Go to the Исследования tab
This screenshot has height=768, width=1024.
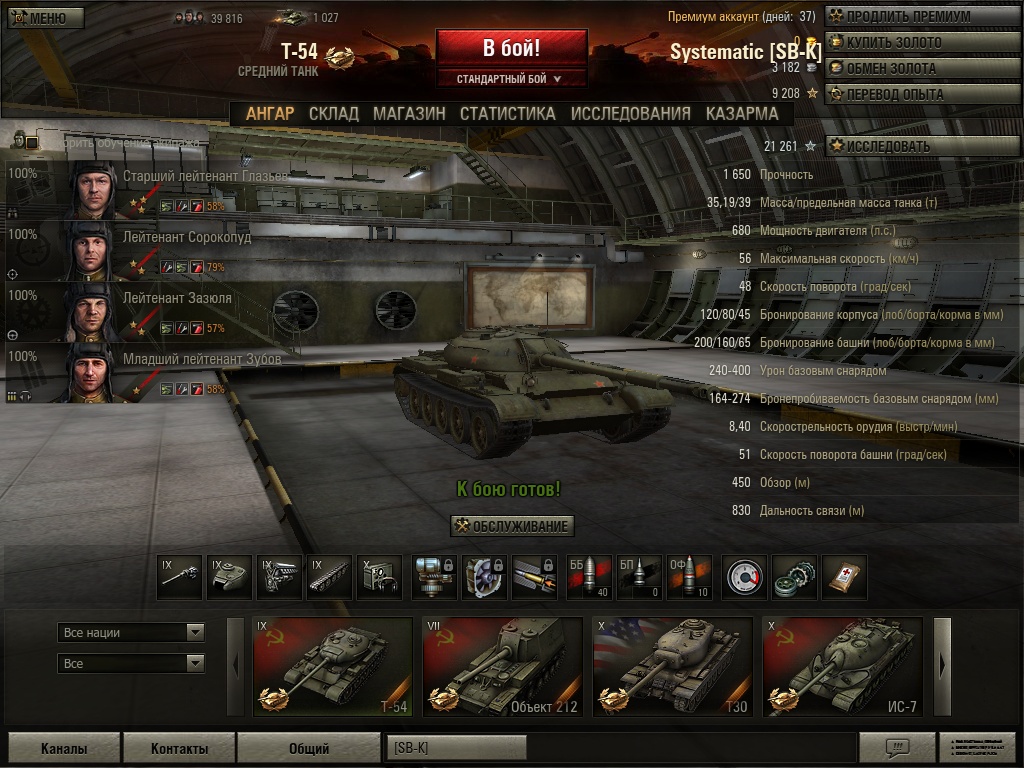tap(630, 114)
